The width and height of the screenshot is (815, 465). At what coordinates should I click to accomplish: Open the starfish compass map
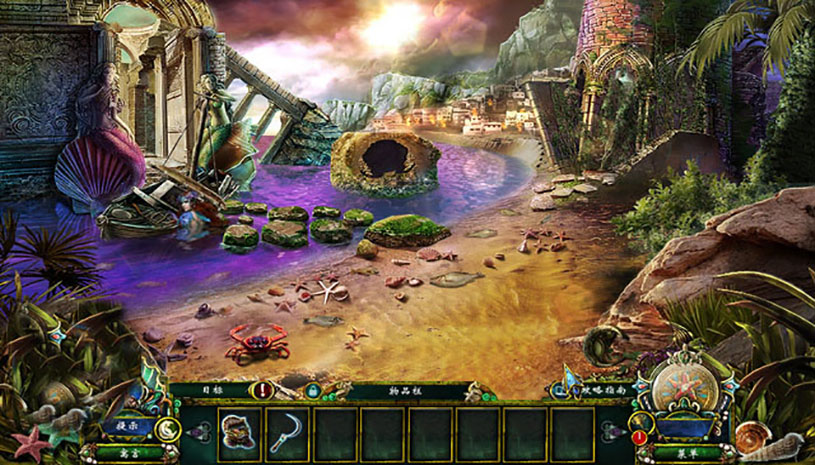click(685, 385)
